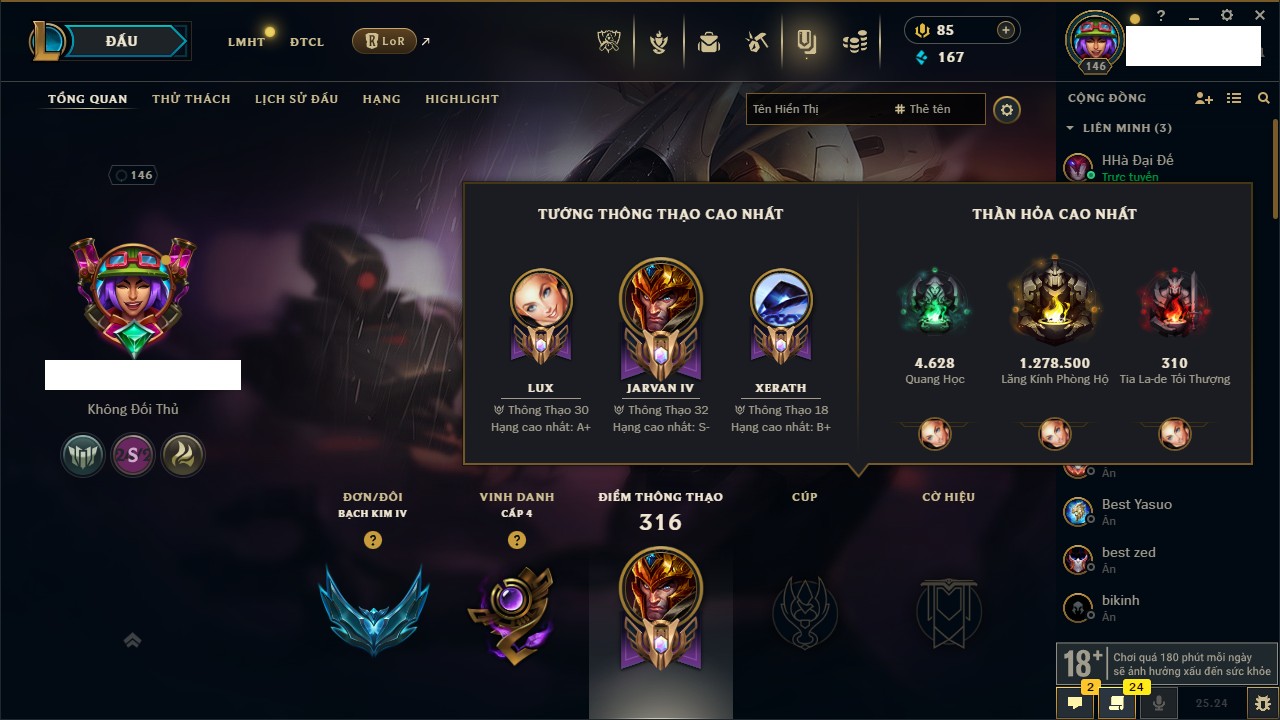
Task: Open the missions scroll button
Action: 1117,703
